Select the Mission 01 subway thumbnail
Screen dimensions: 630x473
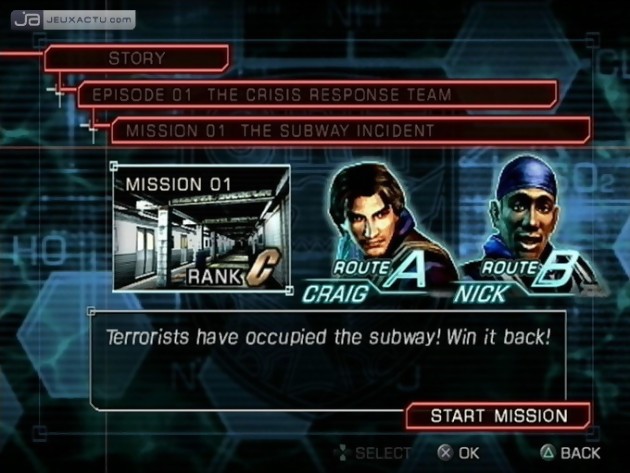[x=201, y=229]
